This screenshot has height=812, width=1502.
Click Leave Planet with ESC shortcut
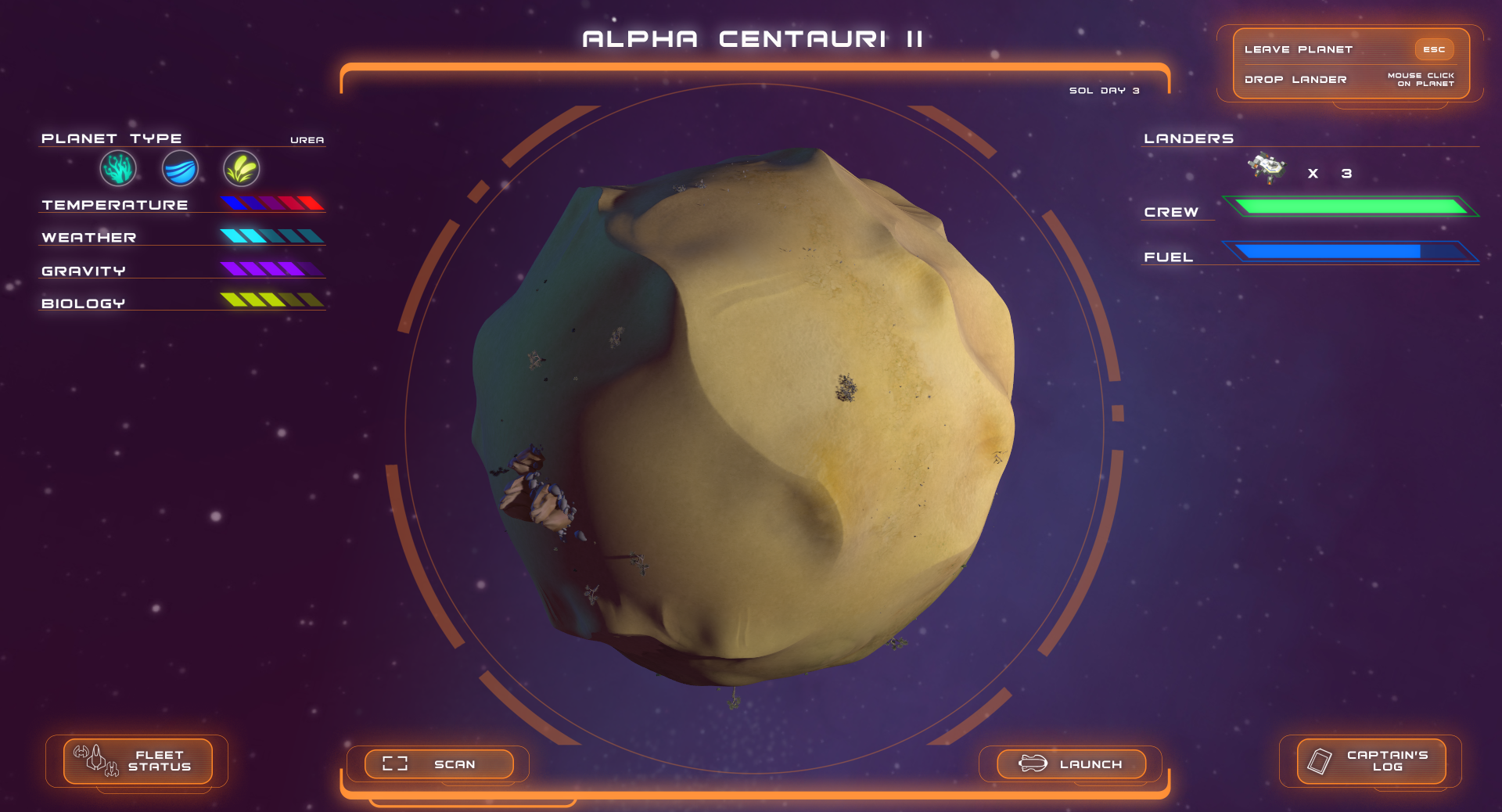click(1299, 49)
